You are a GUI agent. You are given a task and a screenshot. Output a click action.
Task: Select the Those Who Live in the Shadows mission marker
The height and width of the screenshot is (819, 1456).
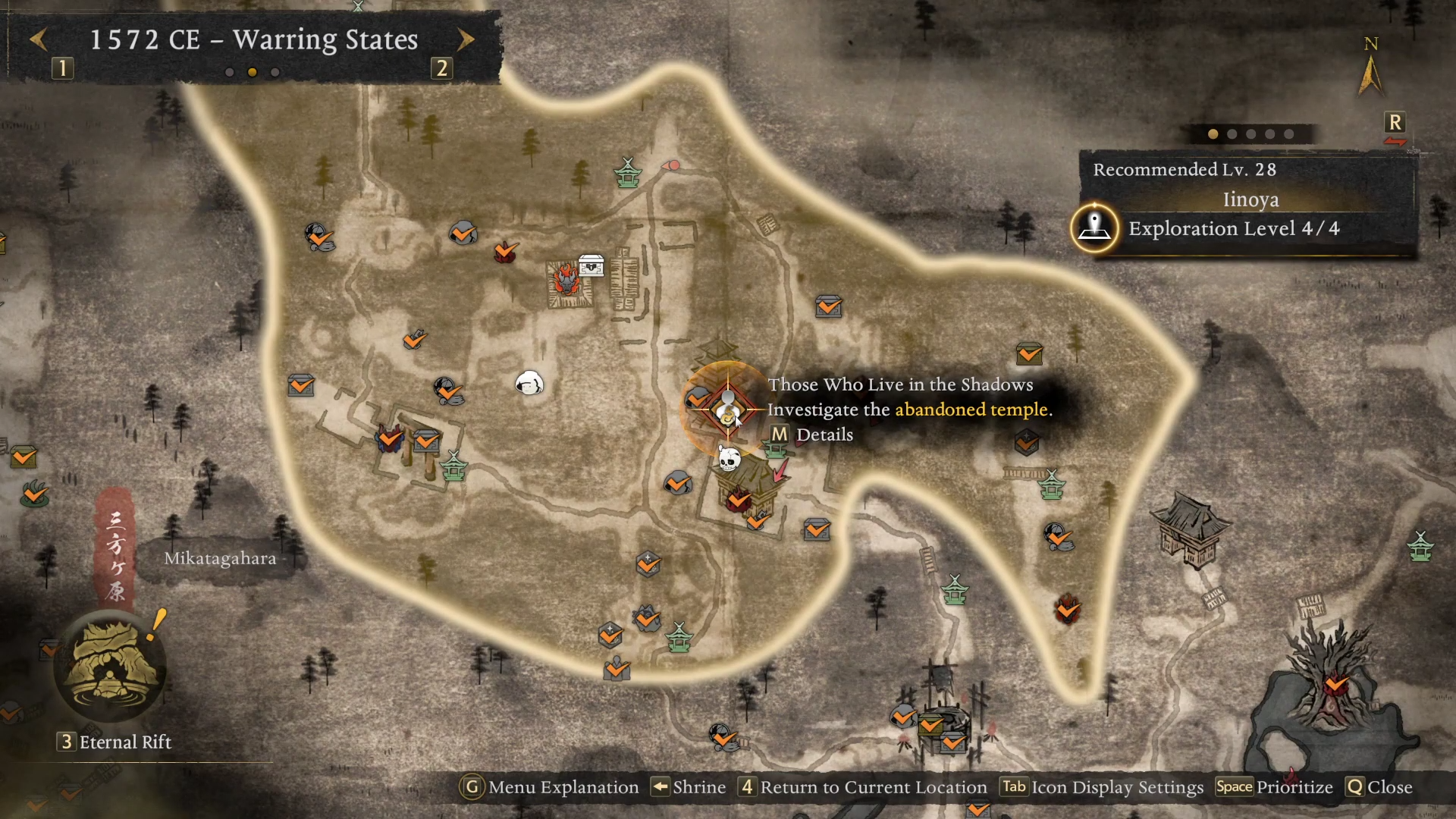(x=728, y=409)
